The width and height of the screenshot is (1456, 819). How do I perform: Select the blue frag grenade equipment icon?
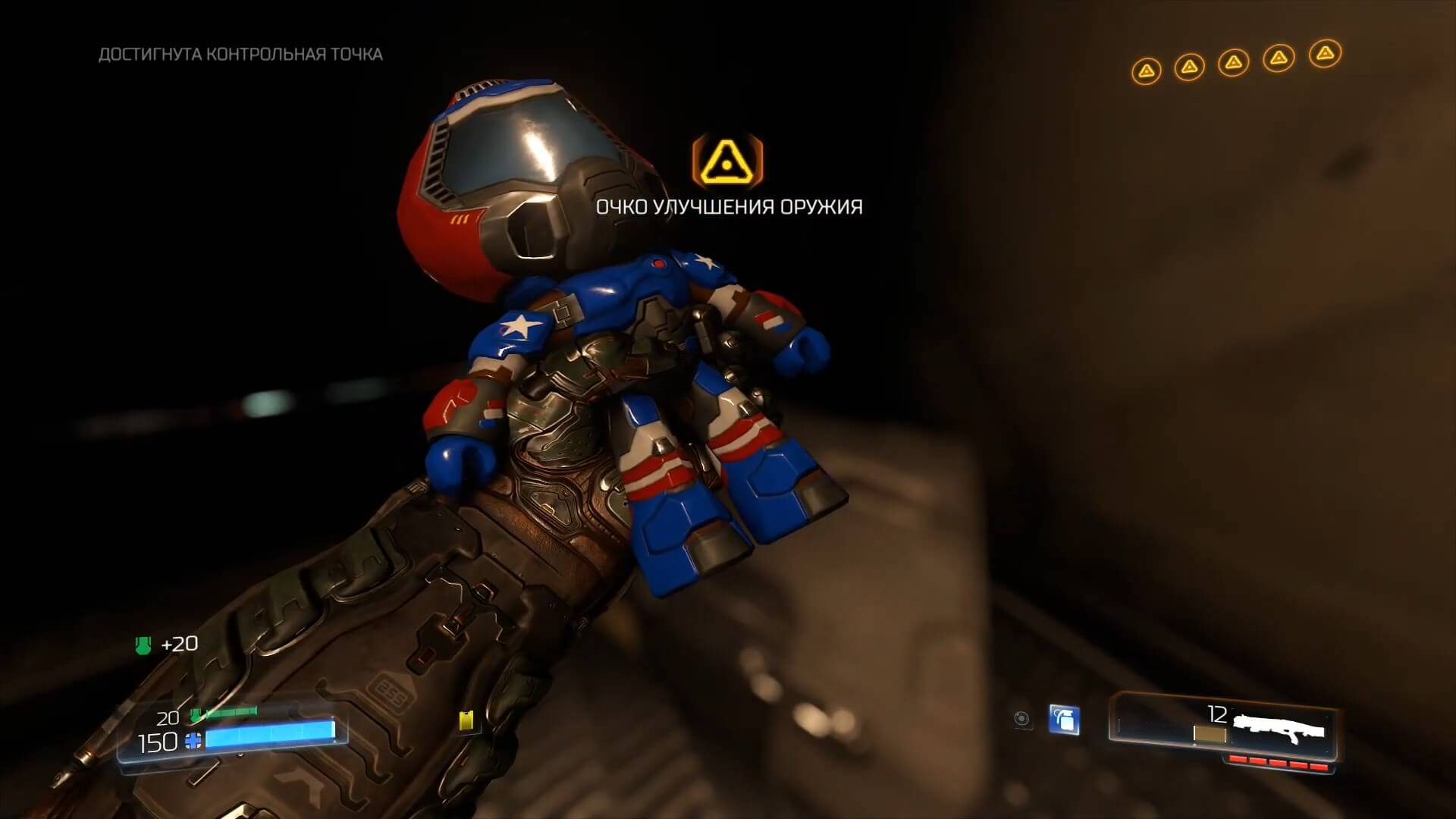pos(1064,719)
